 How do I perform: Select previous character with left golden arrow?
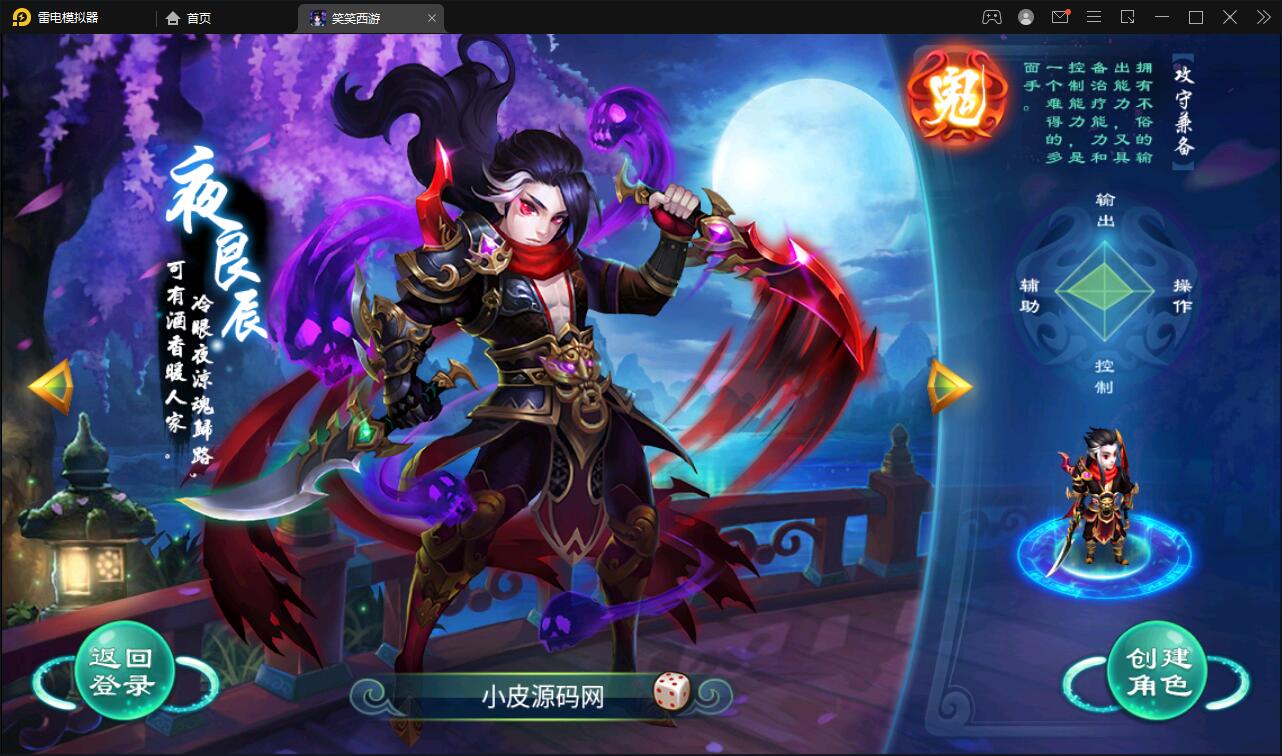(x=47, y=385)
